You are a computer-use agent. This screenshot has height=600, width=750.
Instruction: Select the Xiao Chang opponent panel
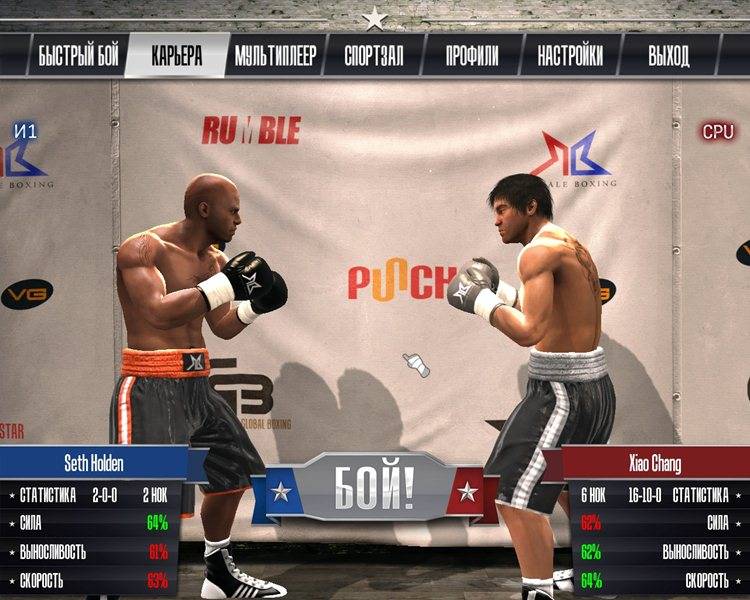coord(655,465)
